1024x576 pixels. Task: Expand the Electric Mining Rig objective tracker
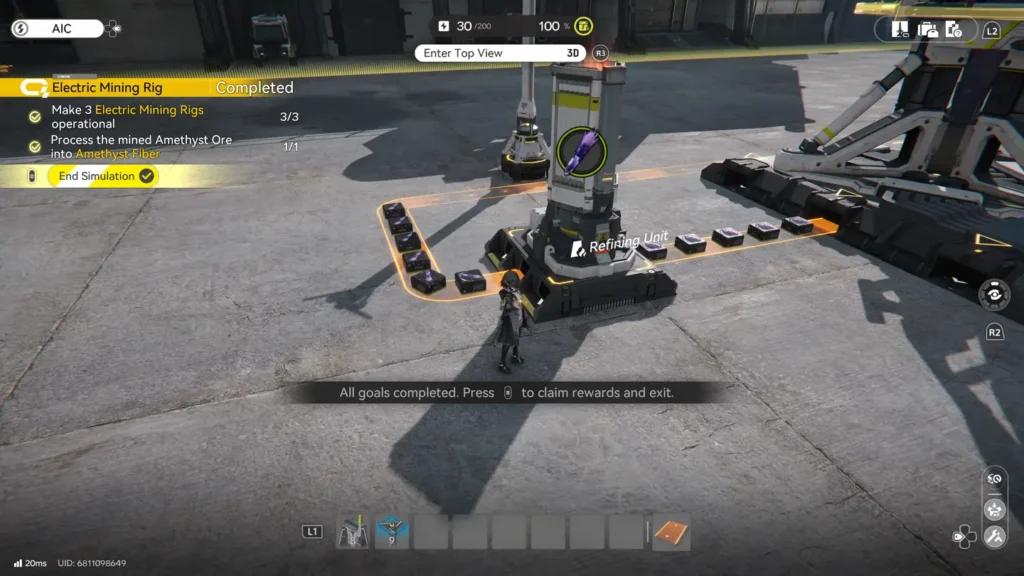pos(107,88)
